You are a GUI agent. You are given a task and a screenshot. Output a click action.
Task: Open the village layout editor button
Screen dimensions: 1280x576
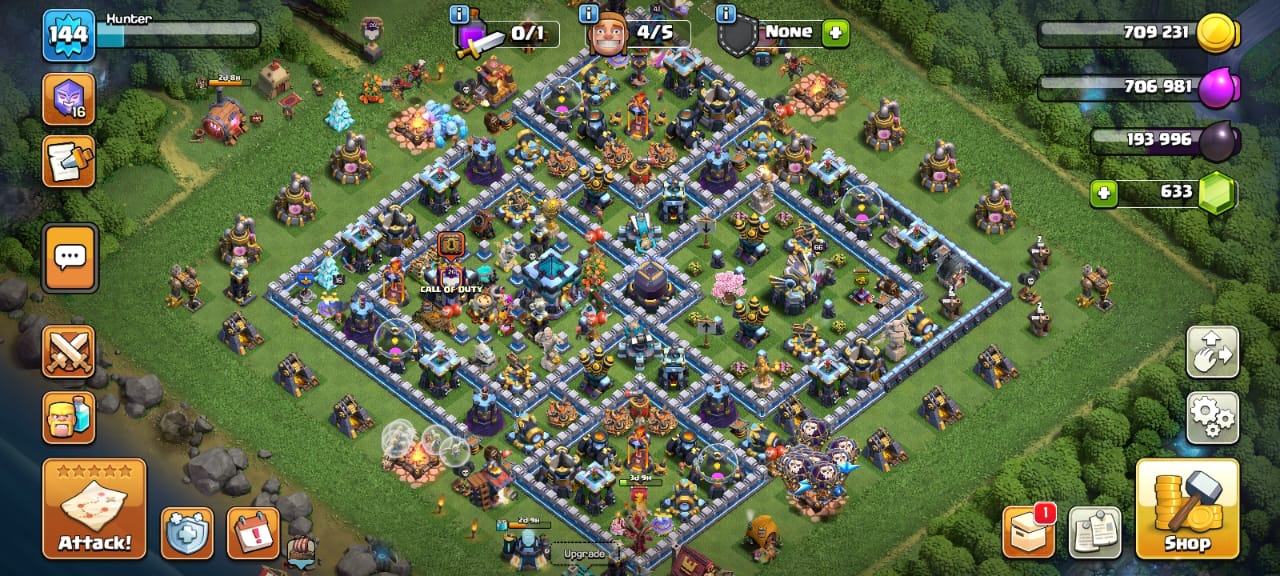pyautogui.click(x=1212, y=351)
